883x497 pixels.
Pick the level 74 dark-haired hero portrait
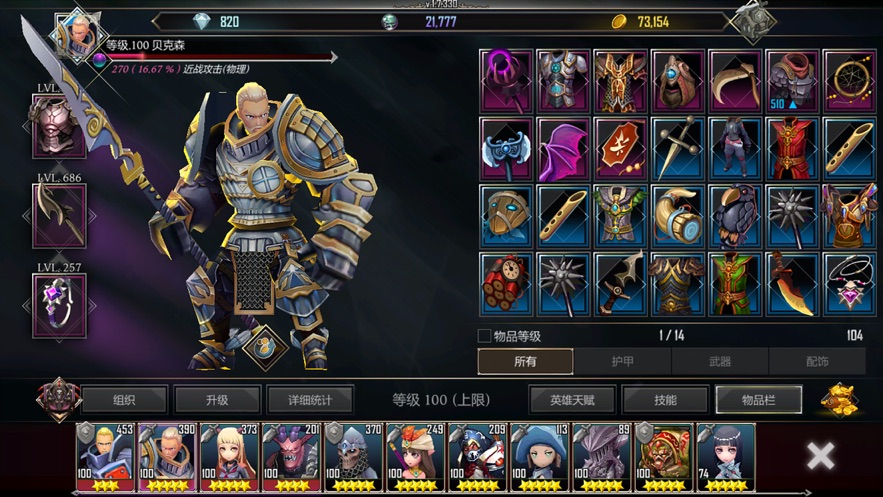(725, 455)
